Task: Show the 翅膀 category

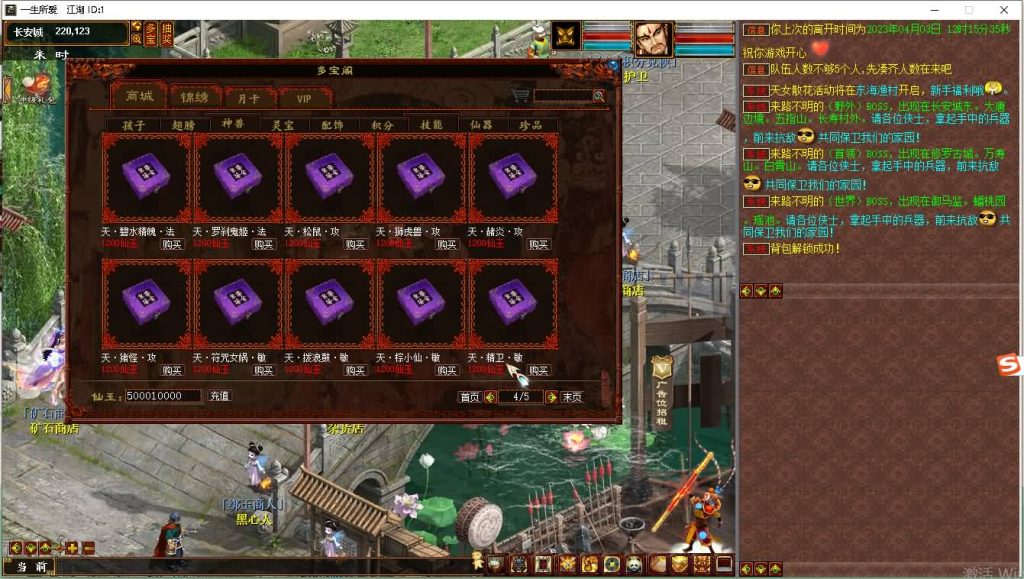Action: click(x=183, y=125)
